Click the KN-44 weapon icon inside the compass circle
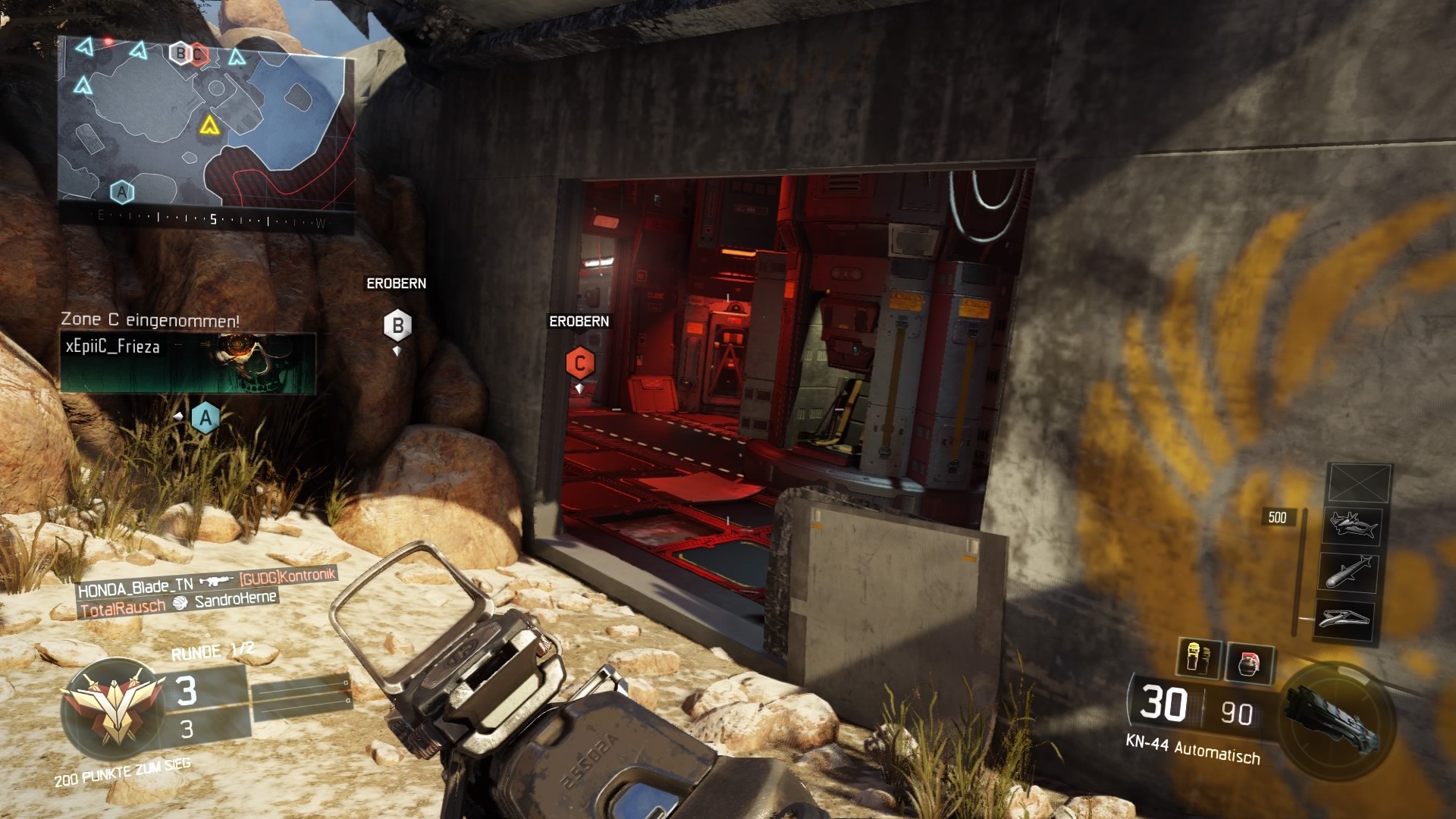 pos(1331,717)
